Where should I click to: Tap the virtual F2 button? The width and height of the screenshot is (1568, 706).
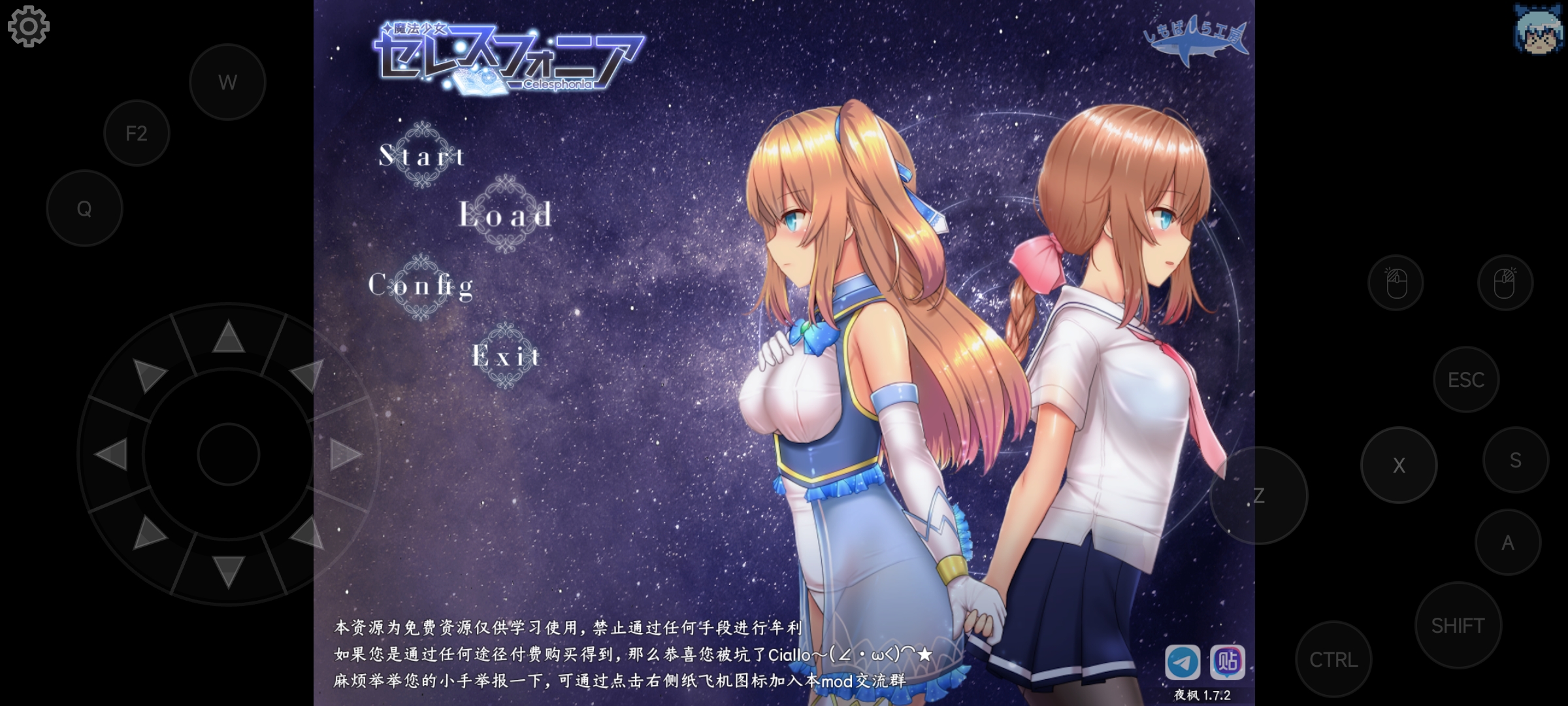137,133
